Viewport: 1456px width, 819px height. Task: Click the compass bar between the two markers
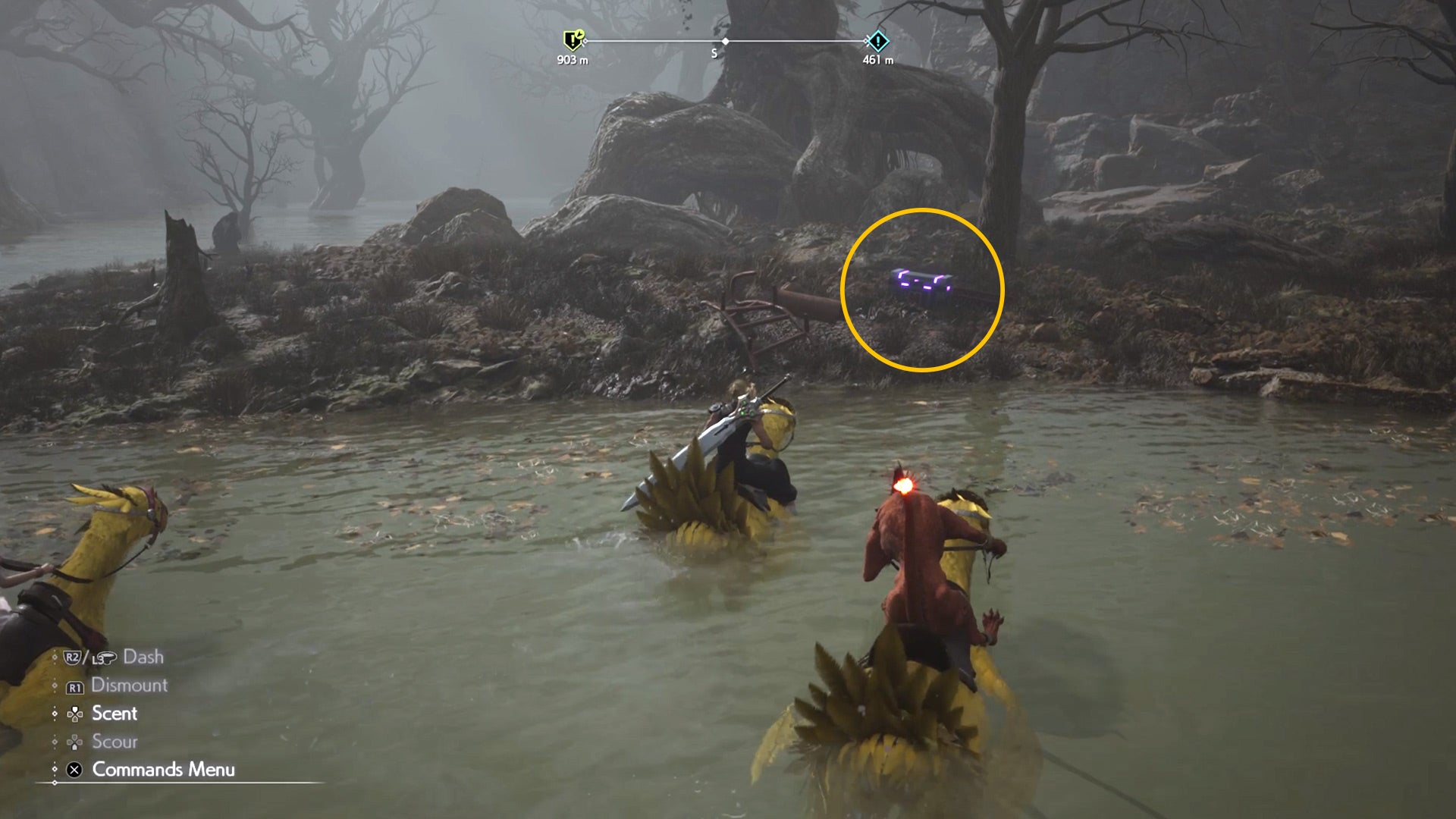[x=796, y=41]
